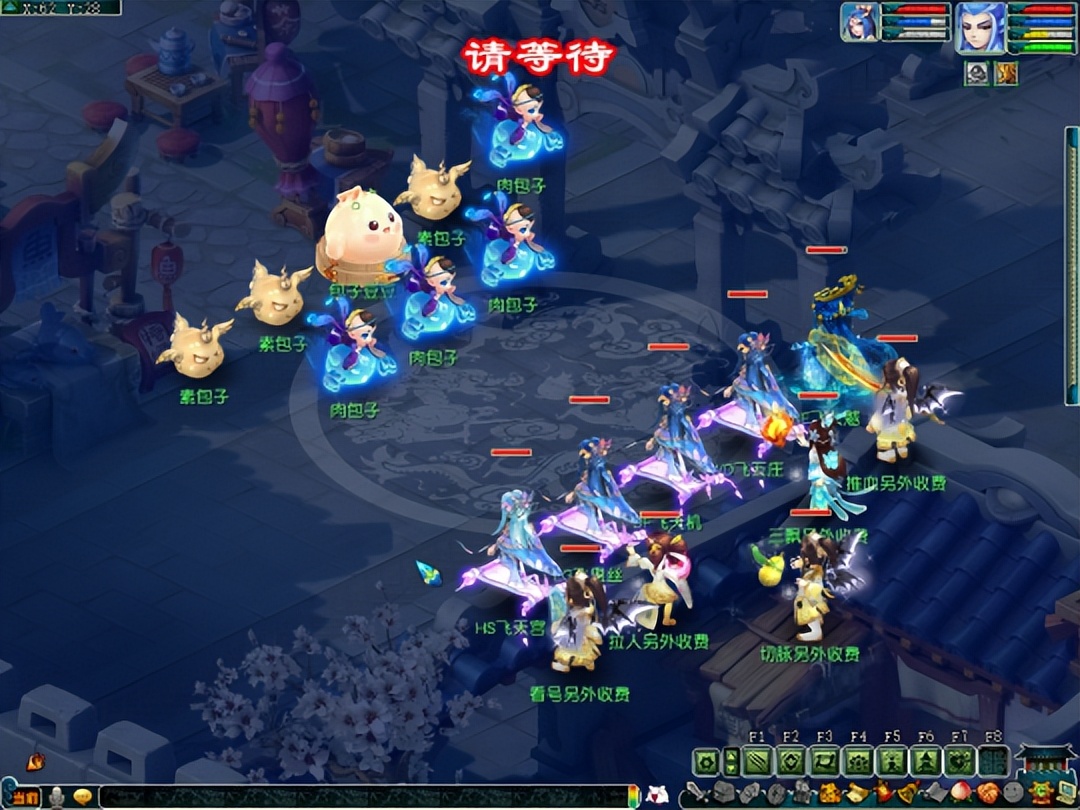Inspect the golden buff icon under the portrait
This screenshot has height=810, width=1080.
pyautogui.click(x=1005, y=73)
